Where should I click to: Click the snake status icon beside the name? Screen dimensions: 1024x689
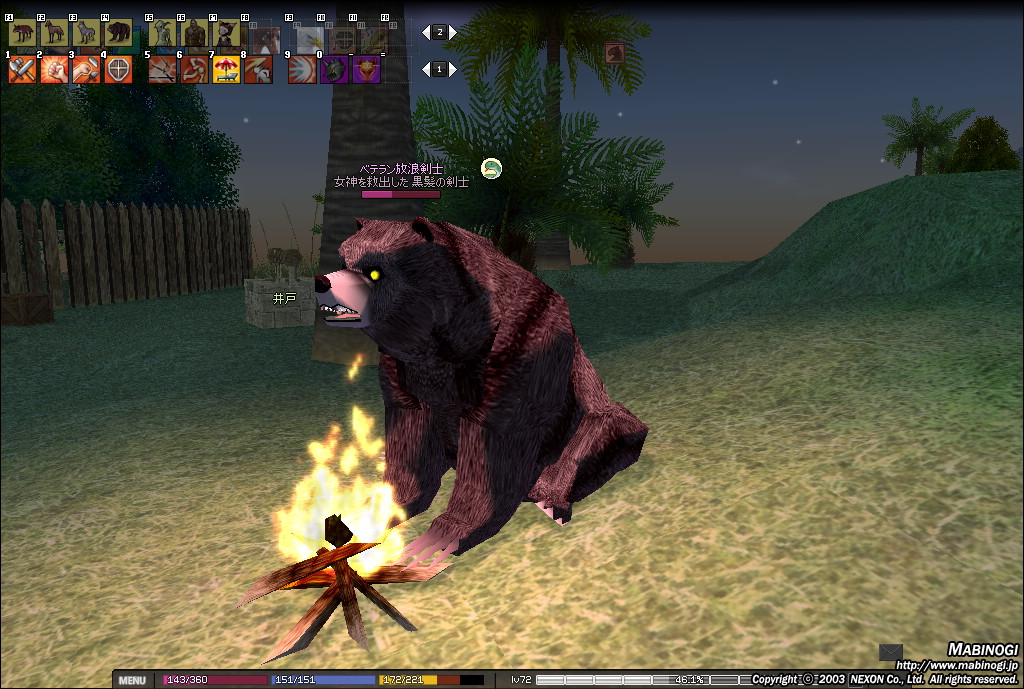(491, 168)
